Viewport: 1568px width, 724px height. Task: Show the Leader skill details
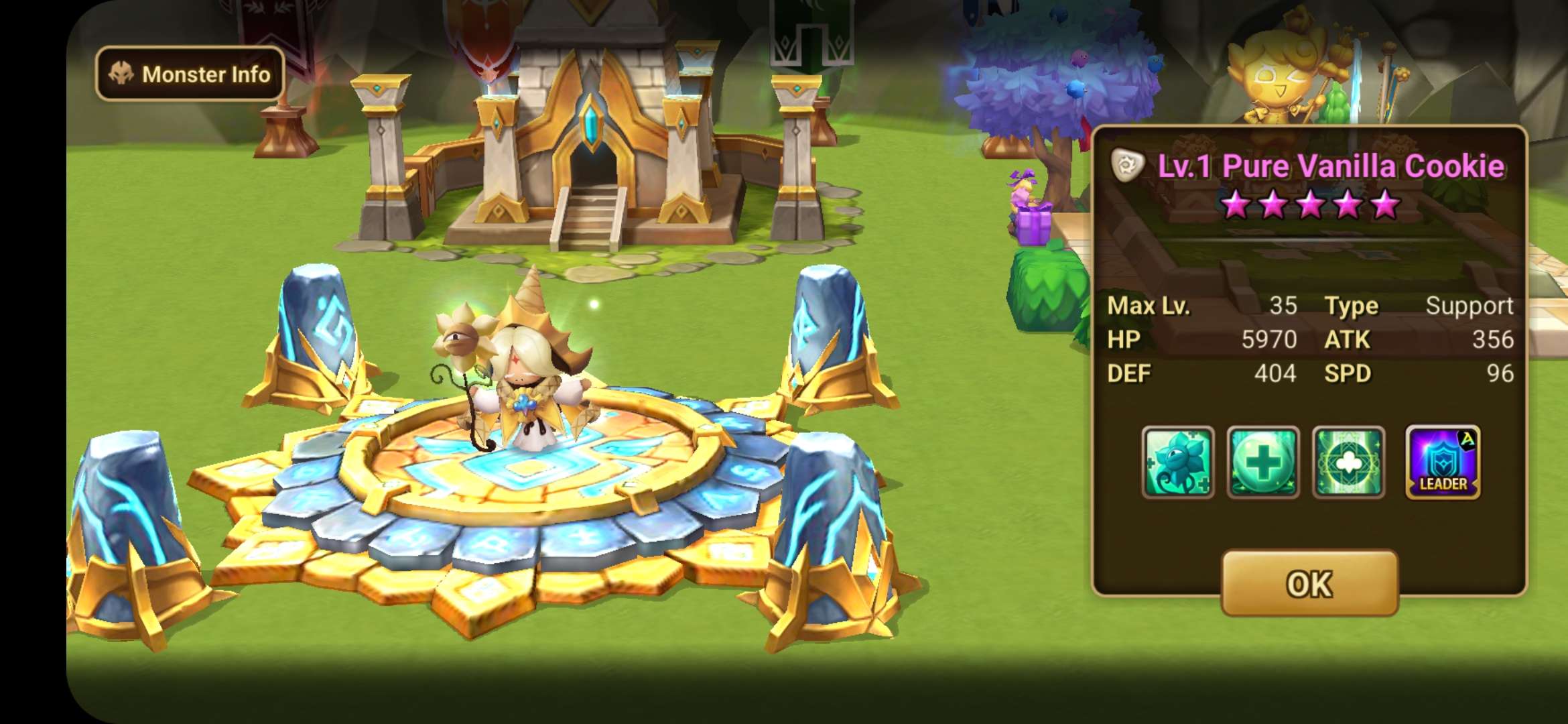[1443, 463]
